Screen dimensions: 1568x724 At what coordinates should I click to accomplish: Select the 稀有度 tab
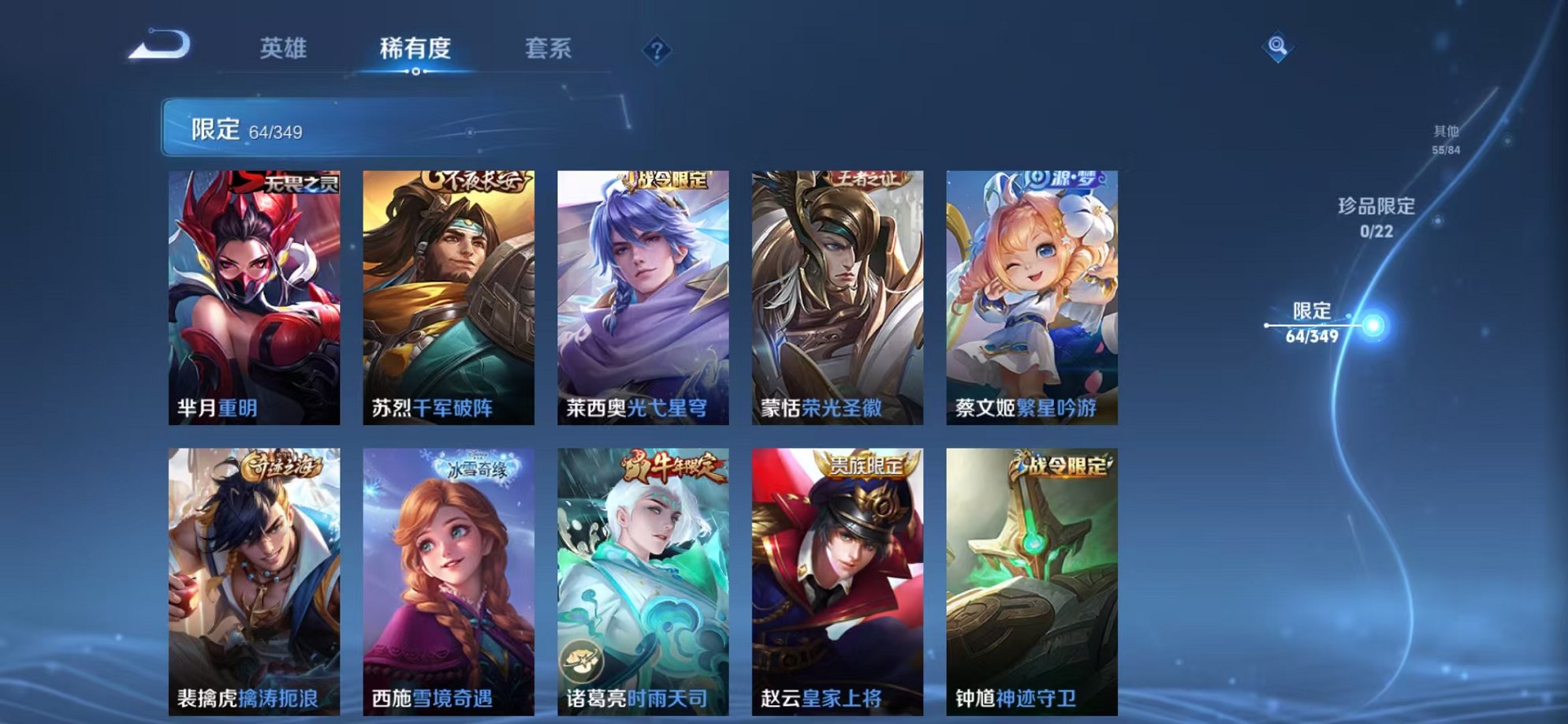click(x=416, y=49)
